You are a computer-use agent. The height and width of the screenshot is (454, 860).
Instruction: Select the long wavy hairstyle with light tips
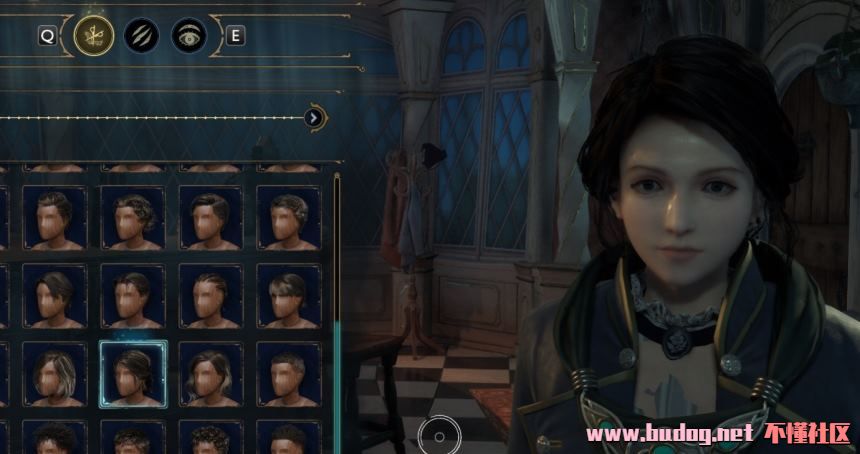point(210,372)
